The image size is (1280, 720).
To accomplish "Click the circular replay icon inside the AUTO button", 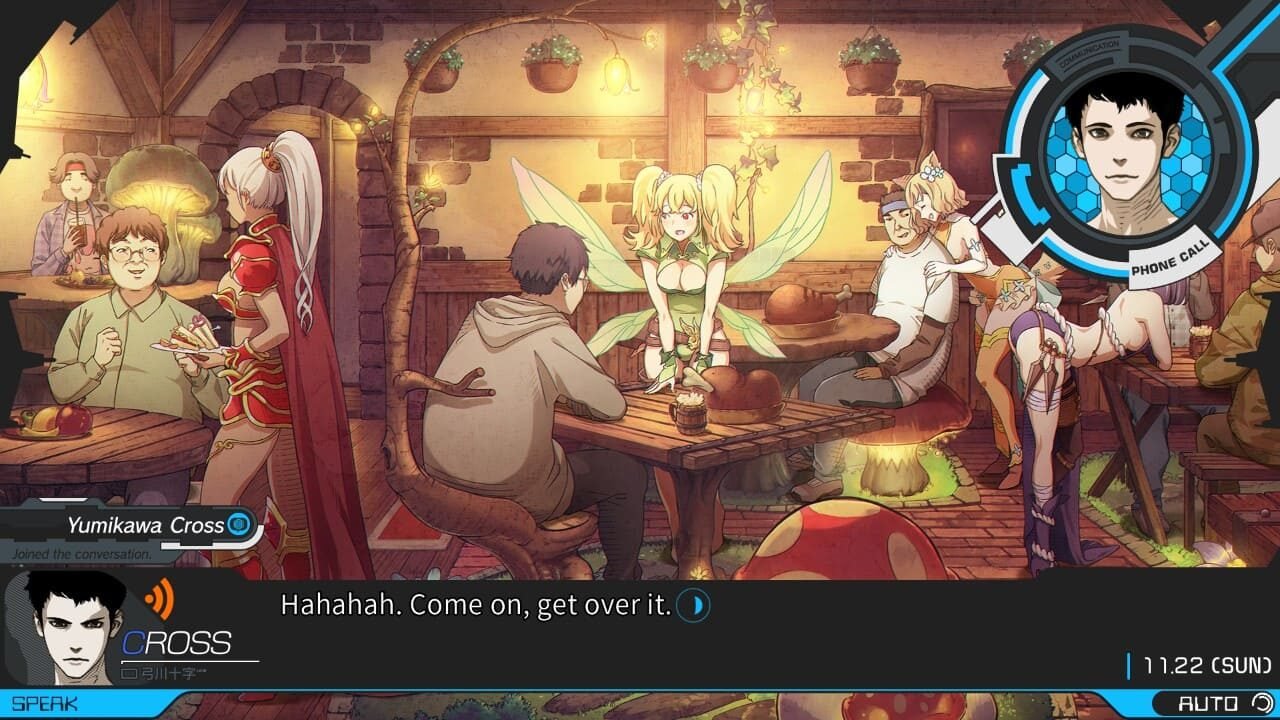I will pos(1263,702).
